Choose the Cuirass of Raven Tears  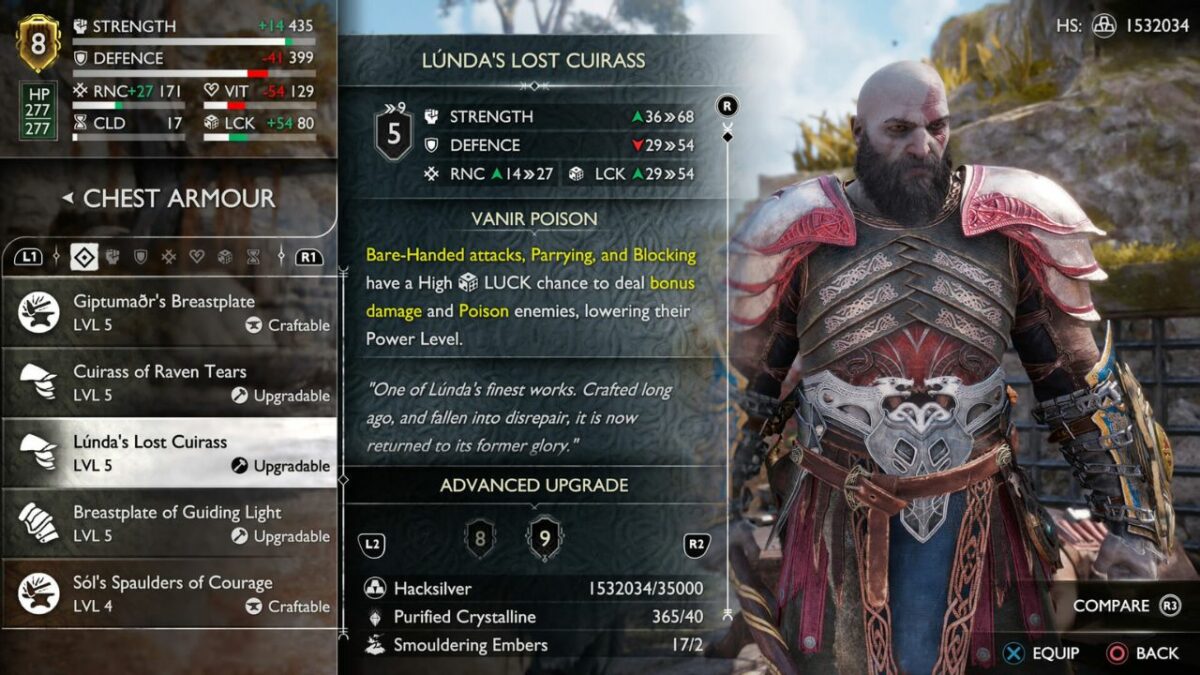click(168, 383)
